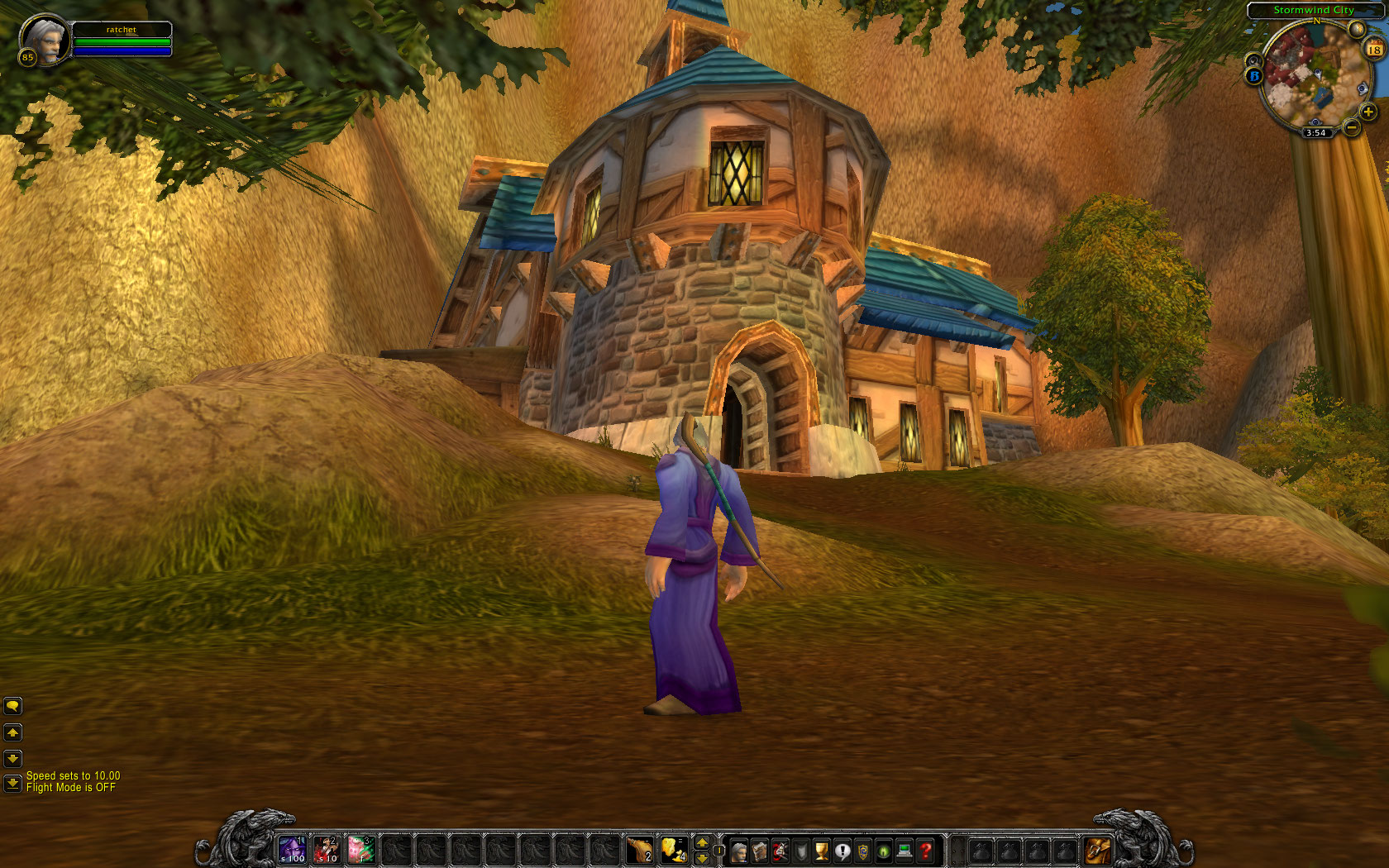Zoom out the minimap with minus button
This screenshot has width=1389, height=868.
coord(1351,127)
